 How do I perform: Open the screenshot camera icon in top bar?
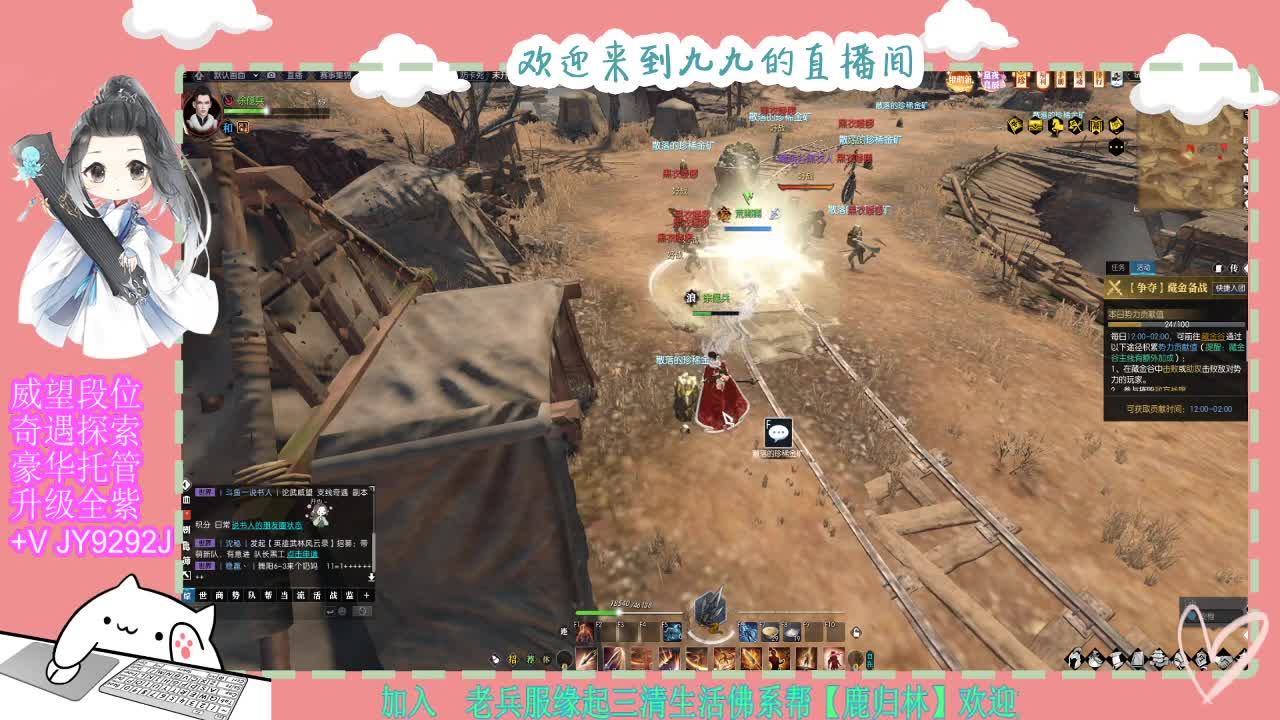[x=271, y=75]
